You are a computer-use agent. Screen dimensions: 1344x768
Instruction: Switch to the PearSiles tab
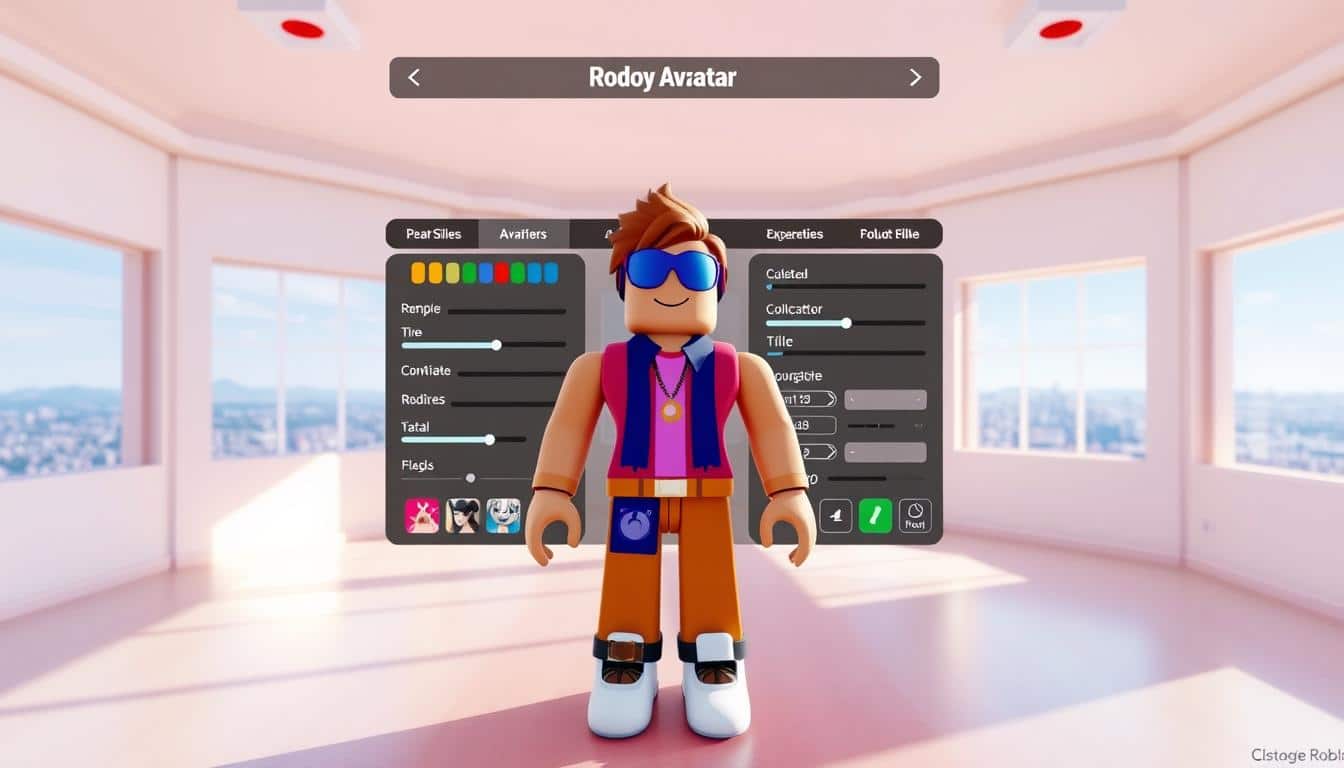click(433, 234)
